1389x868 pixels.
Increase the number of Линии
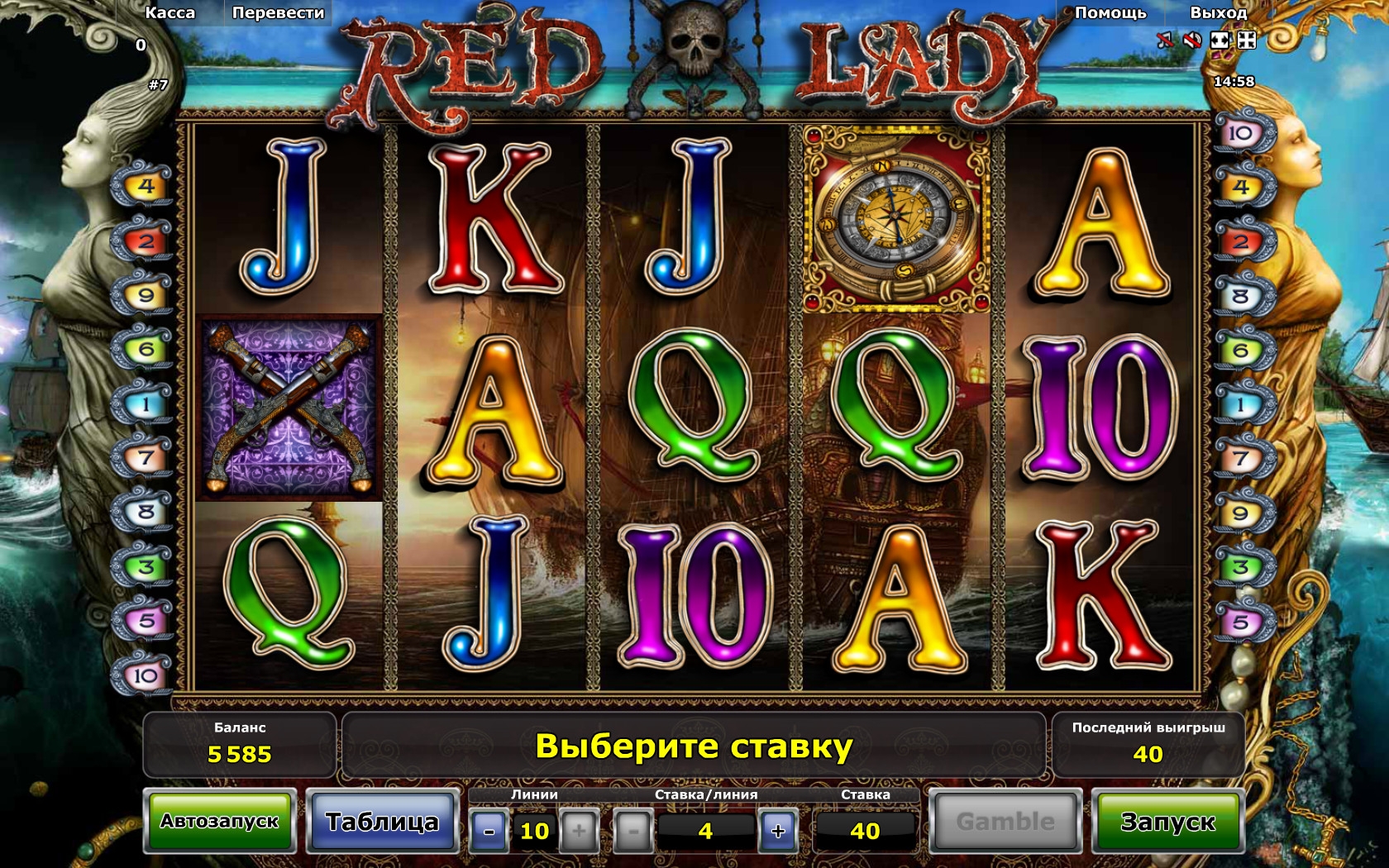point(579,831)
